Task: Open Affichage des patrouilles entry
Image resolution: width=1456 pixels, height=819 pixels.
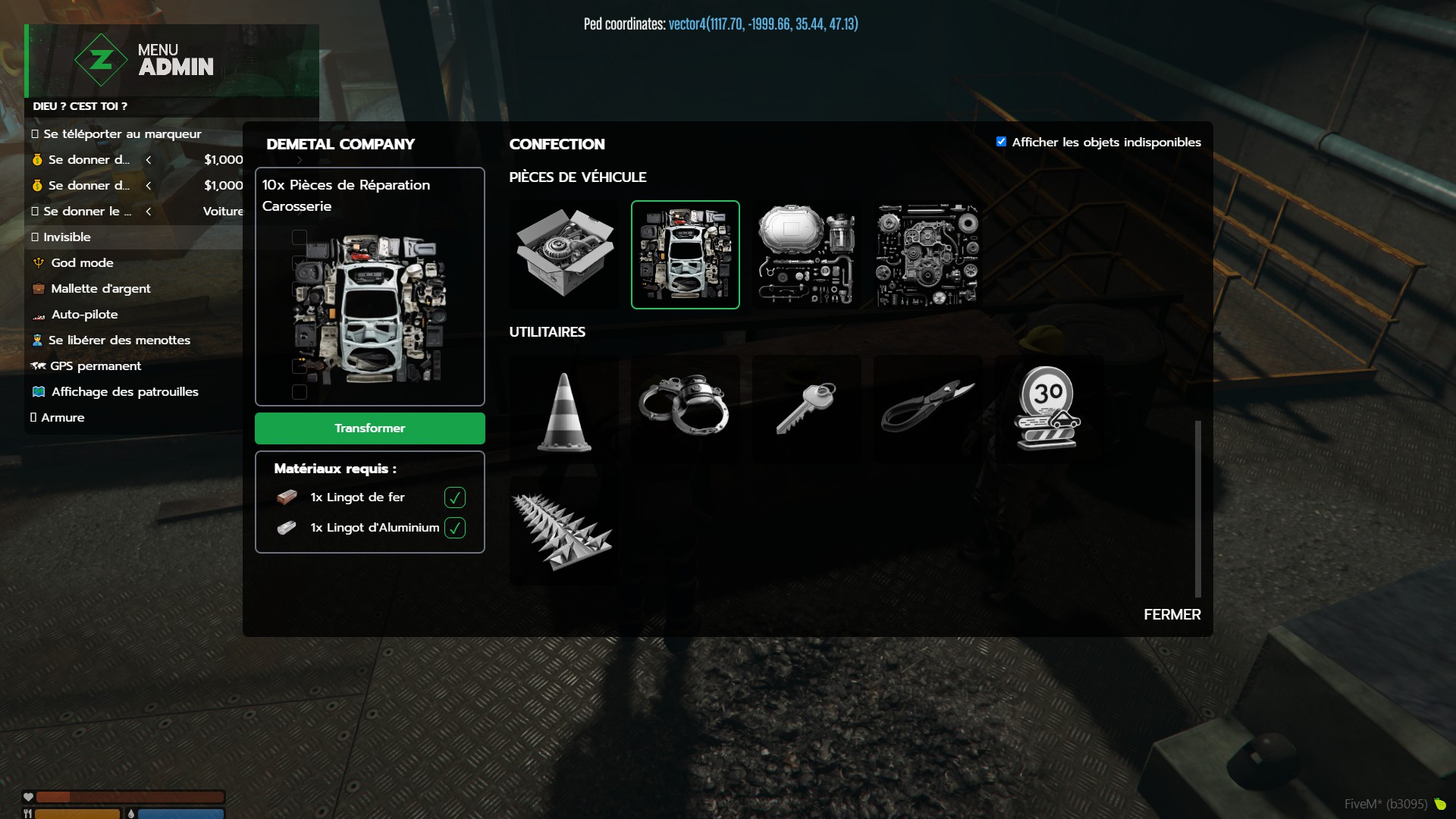Action: coord(124,392)
